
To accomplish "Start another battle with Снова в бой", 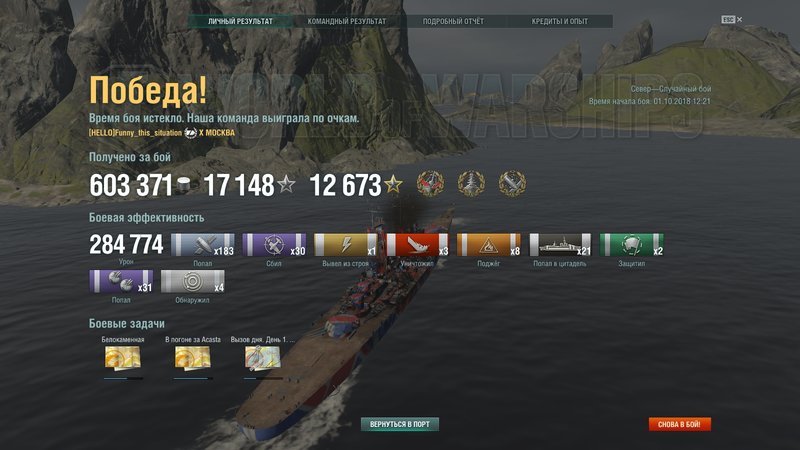I will [680, 424].
